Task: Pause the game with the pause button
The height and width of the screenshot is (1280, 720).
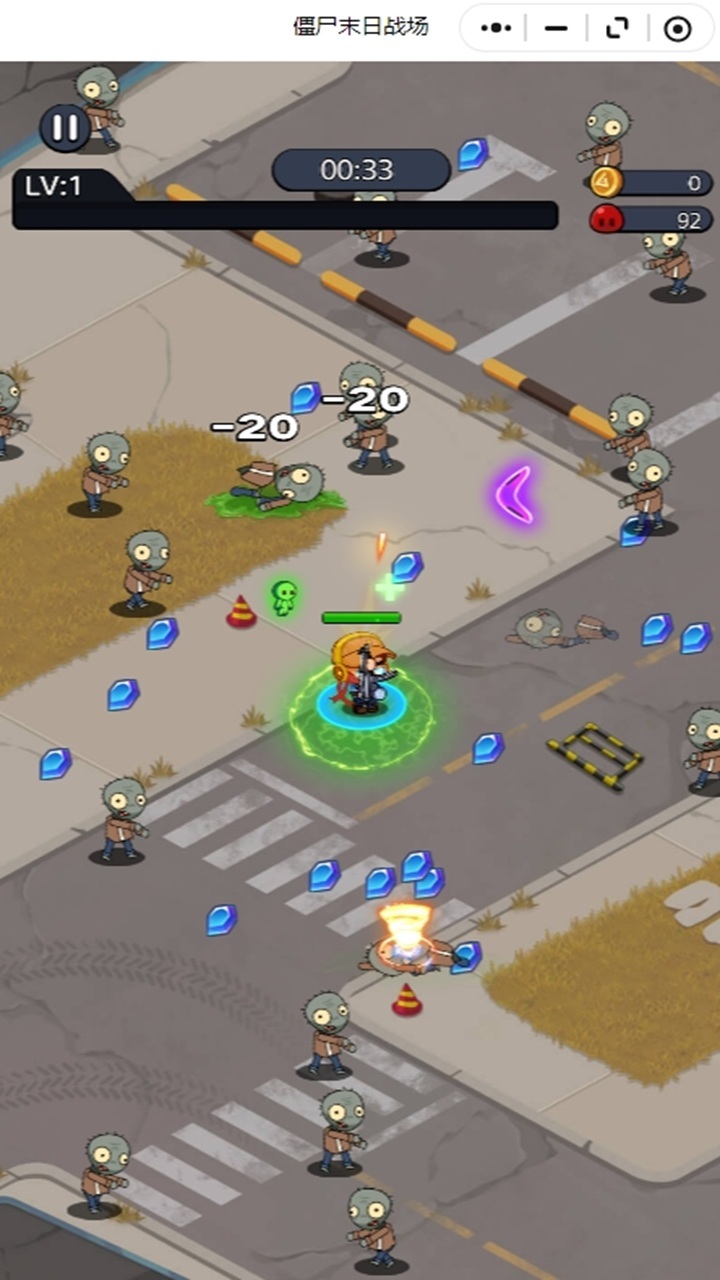Action: 65,127
